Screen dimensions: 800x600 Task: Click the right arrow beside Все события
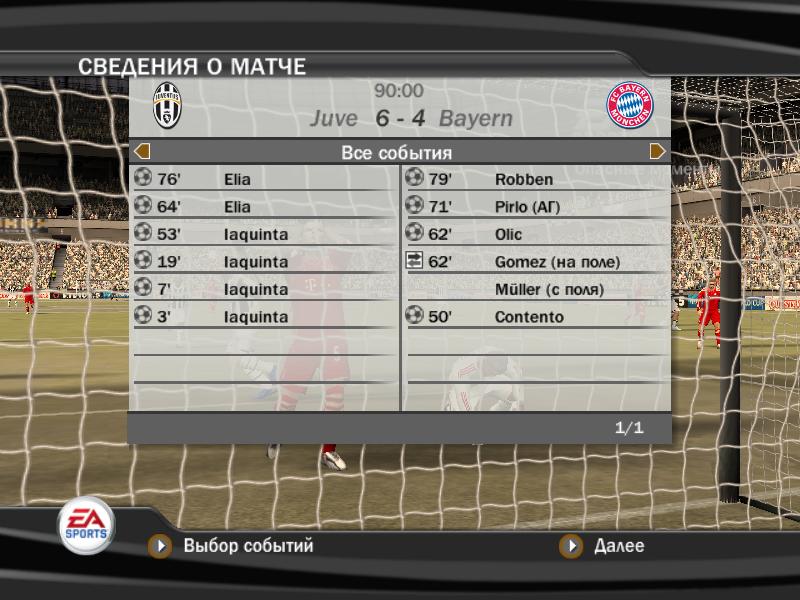tap(657, 152)
